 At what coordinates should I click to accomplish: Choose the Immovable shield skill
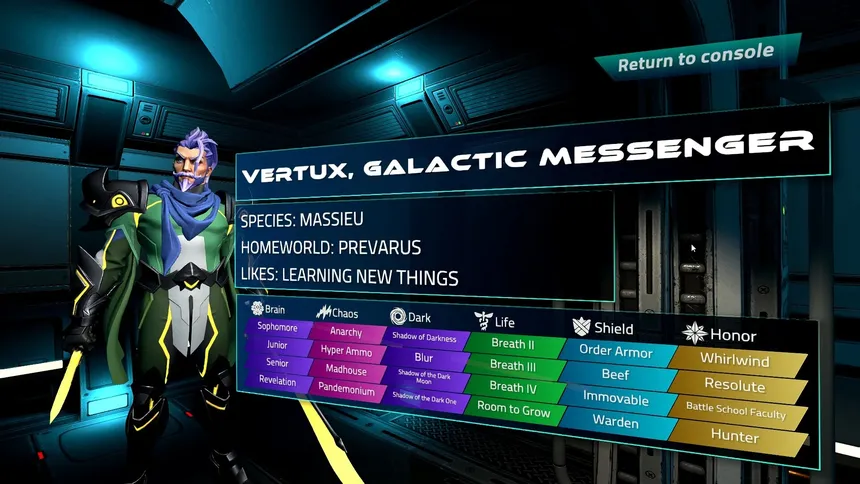[616, 399]
